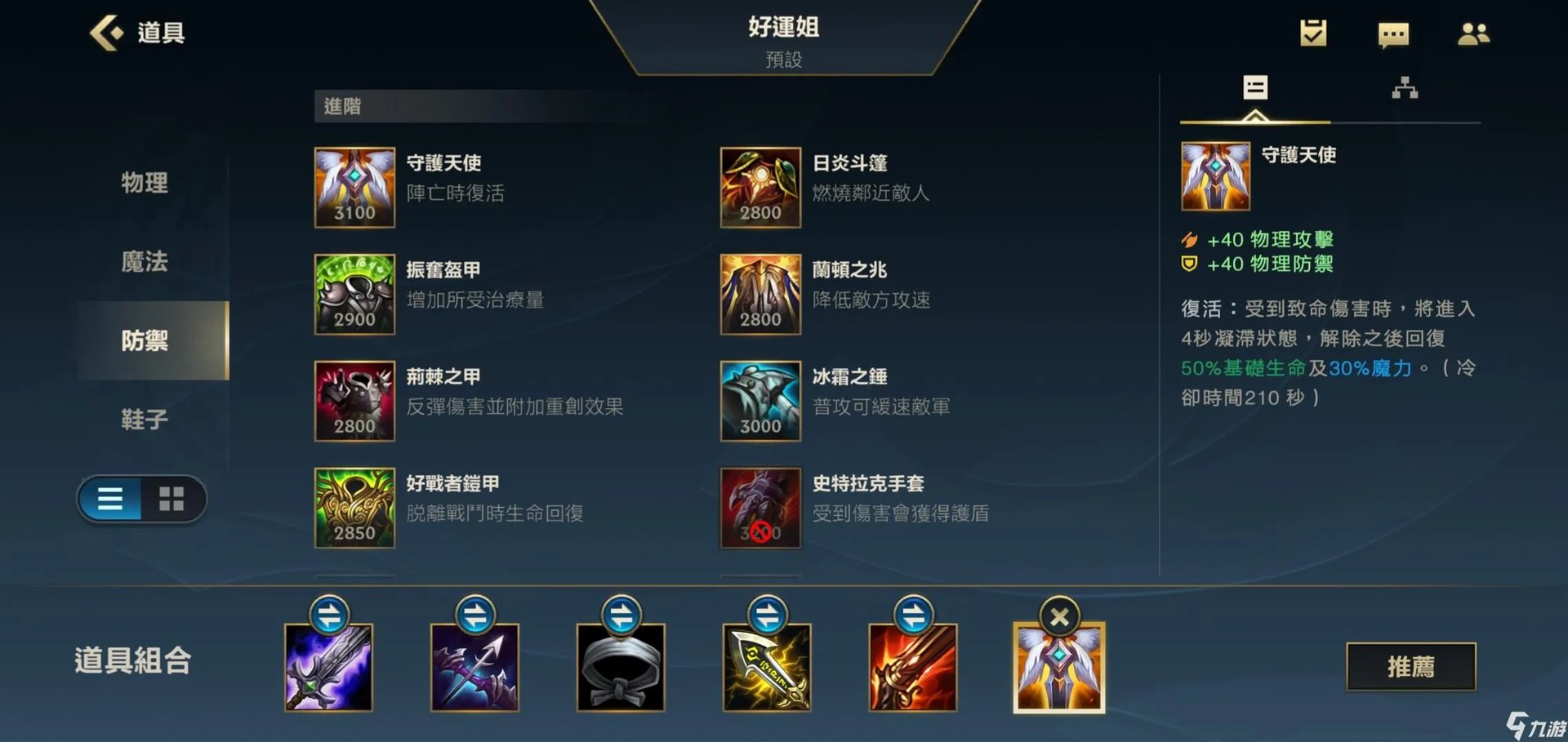Open the chat icon at top right

(1392, 34)
